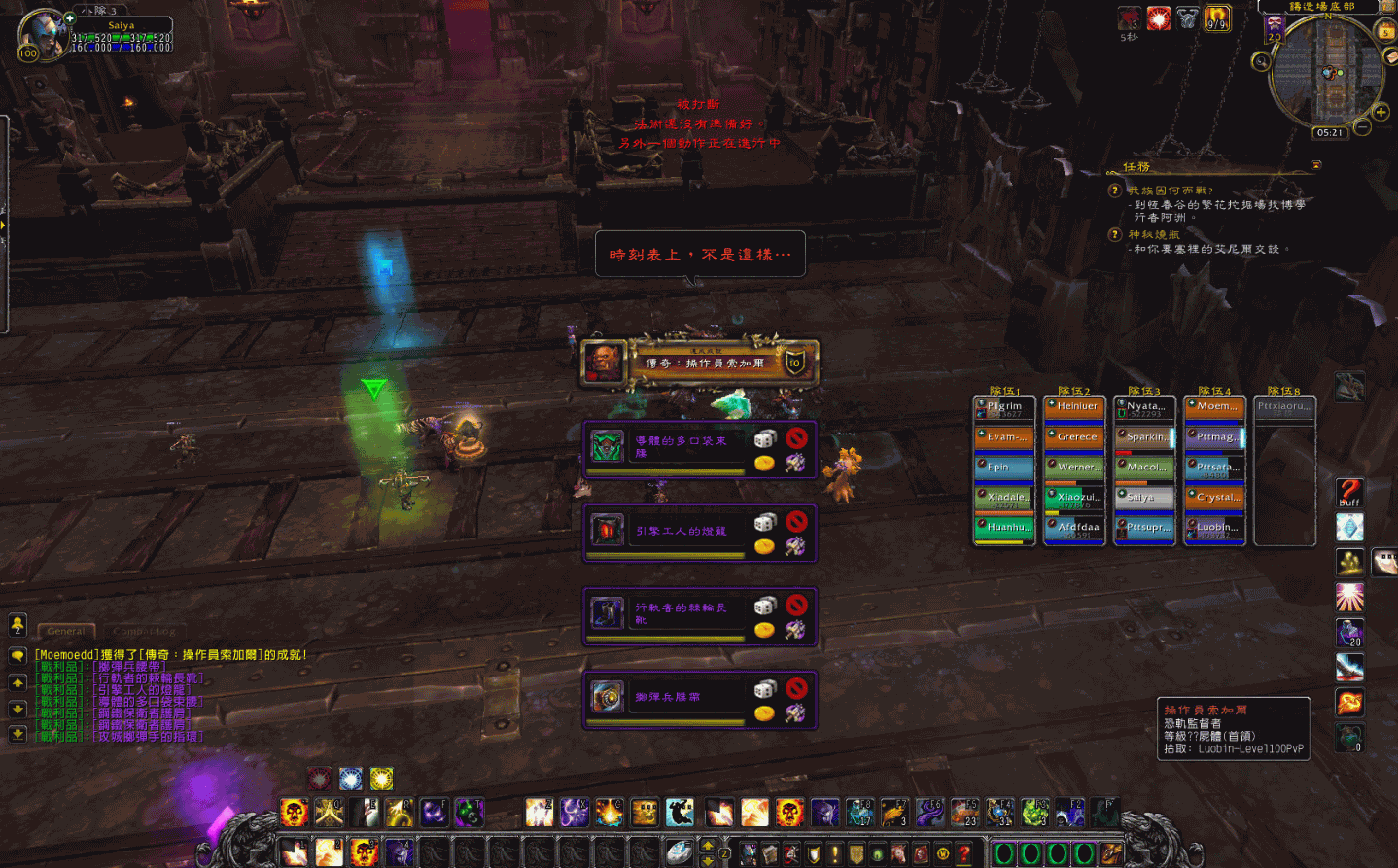Screen dimensions: 1398x868
Task: Click the 傳奇：操作員索加爾 achievement alert
Action: tap(700, 363)
